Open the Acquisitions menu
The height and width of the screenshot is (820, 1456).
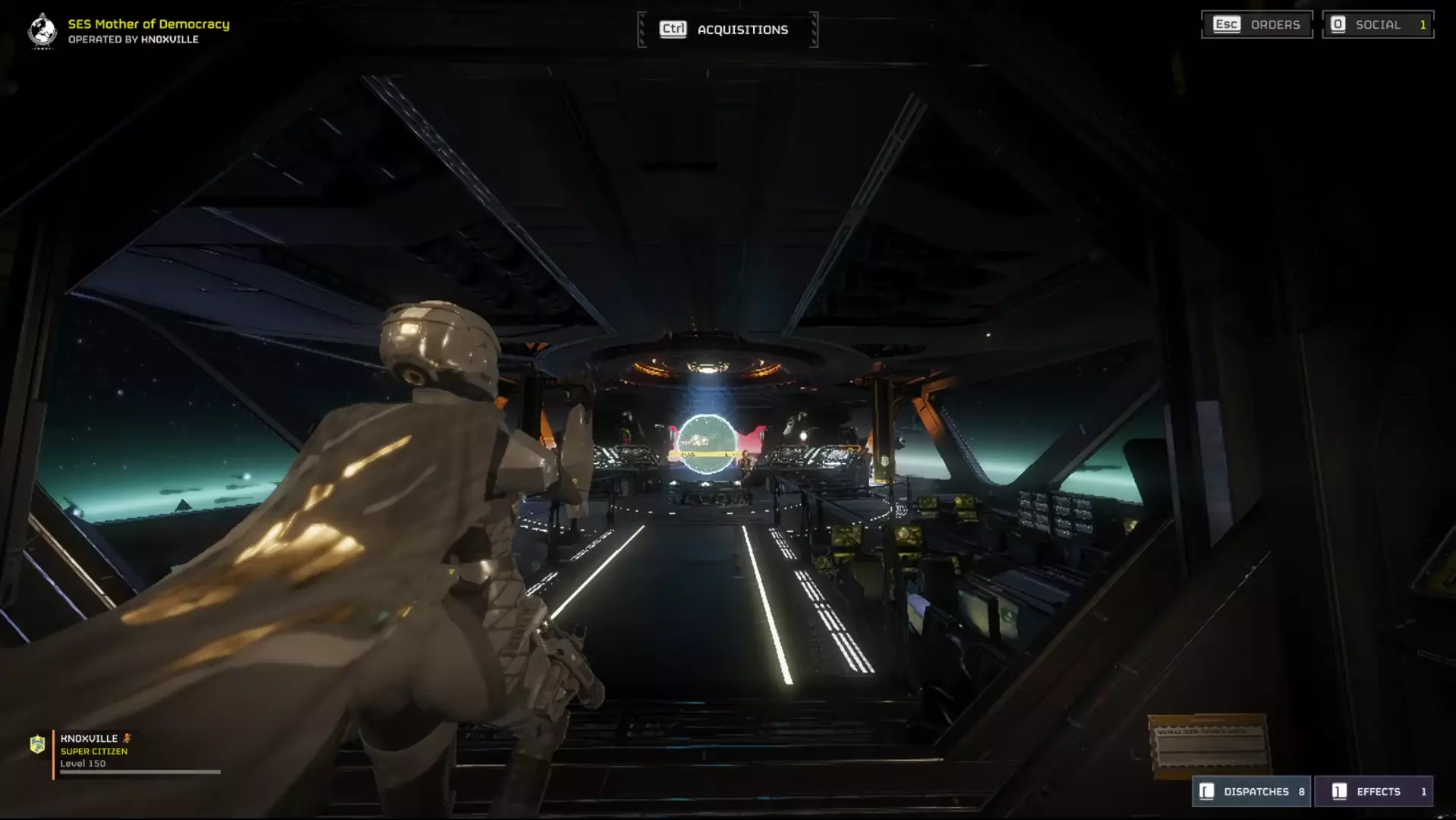pos(726,30)
